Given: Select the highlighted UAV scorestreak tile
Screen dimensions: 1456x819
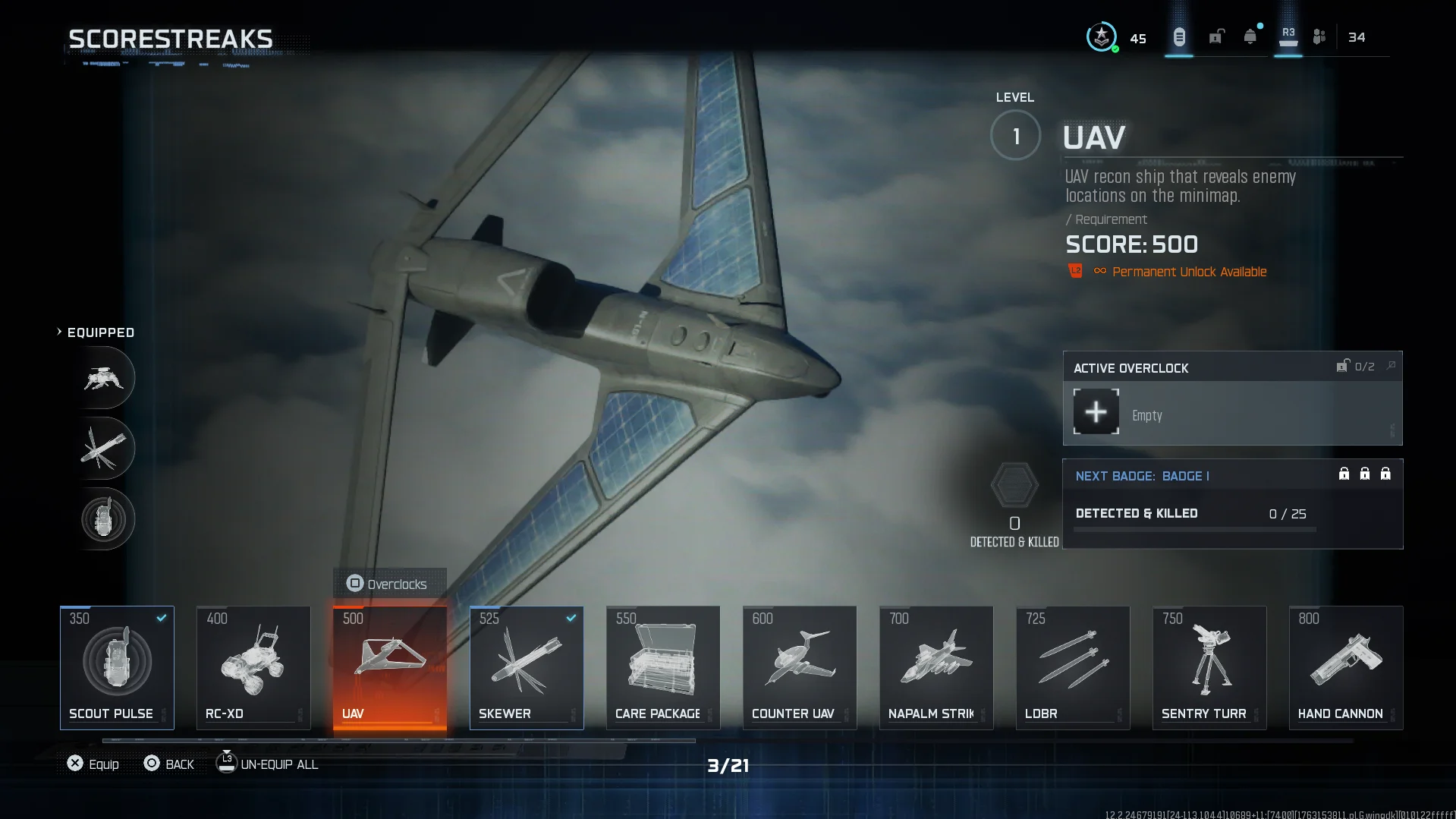Looking at the screenshot, I should pos(390,667).
